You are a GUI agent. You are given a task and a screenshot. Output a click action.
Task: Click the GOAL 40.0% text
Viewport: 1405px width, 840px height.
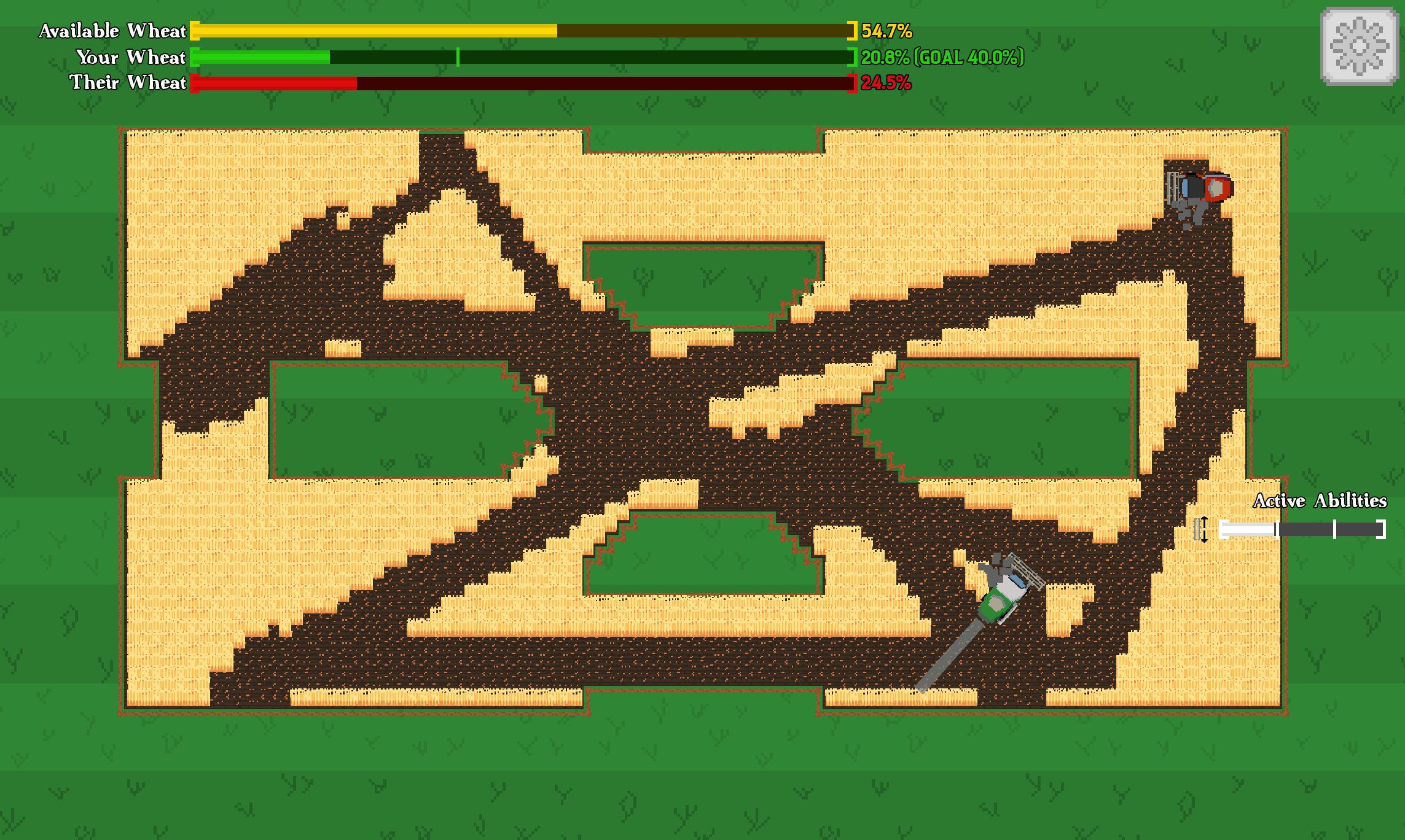968,58
